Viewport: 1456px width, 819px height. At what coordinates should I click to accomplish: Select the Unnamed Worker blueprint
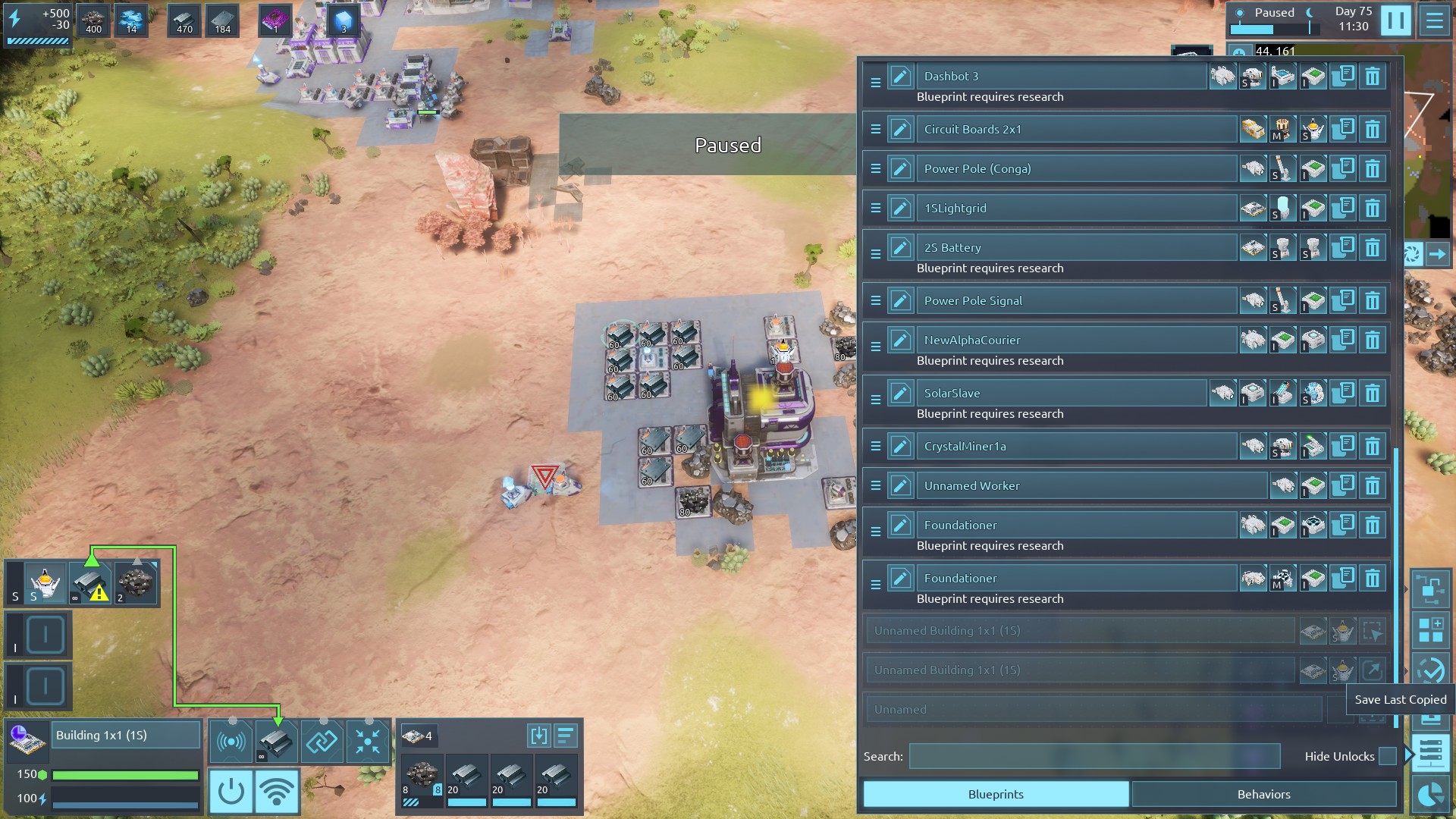[x=1090, y=486]
